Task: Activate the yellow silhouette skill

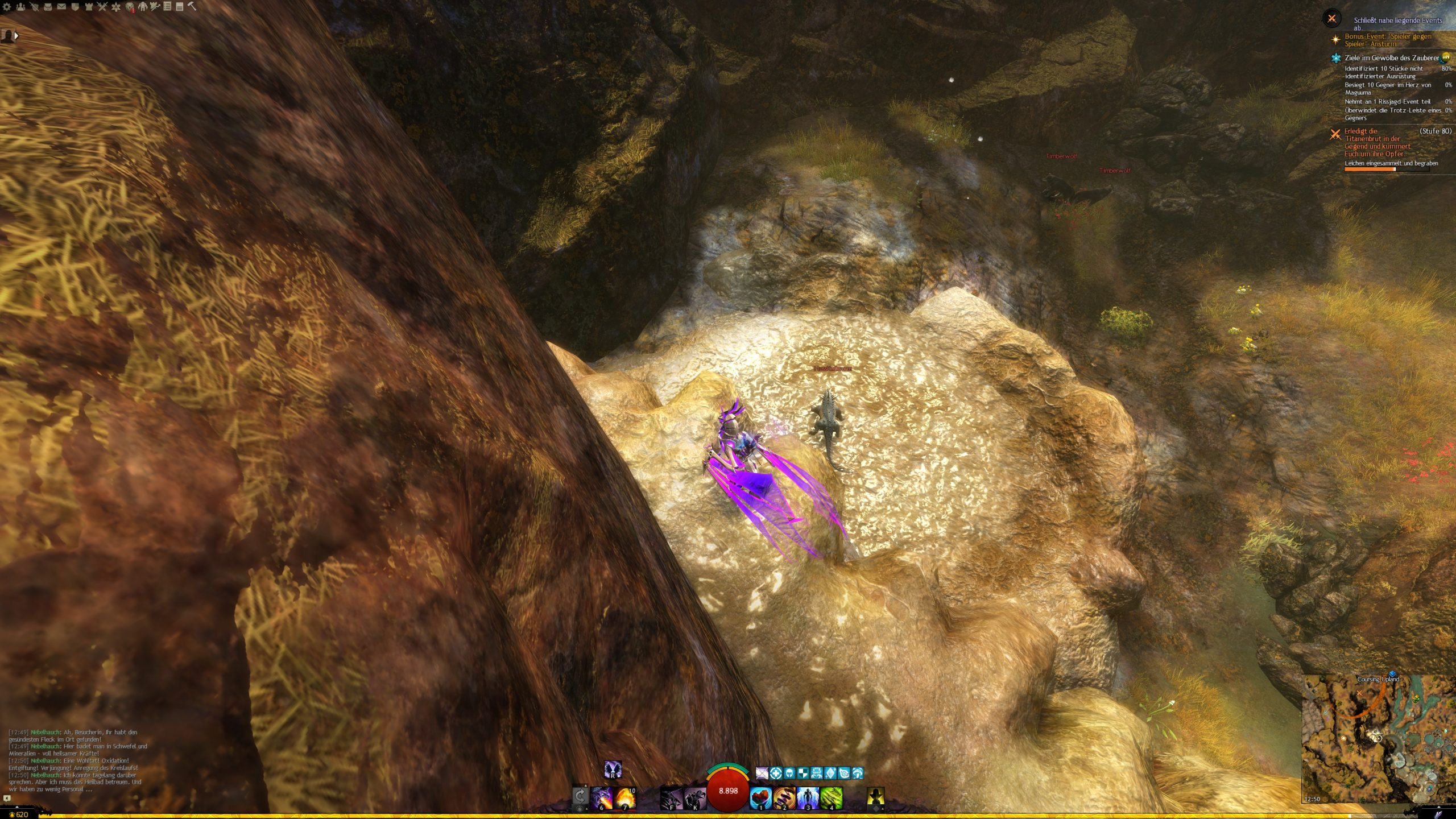Action: coord(876,797)
